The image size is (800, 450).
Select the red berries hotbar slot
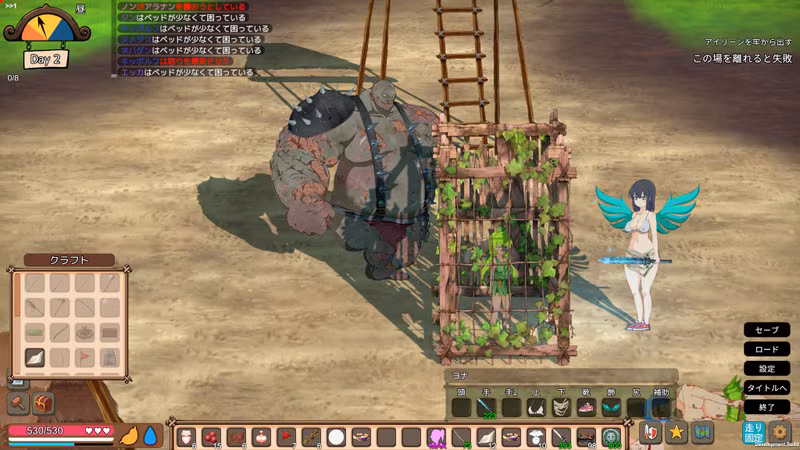point(211,437)
